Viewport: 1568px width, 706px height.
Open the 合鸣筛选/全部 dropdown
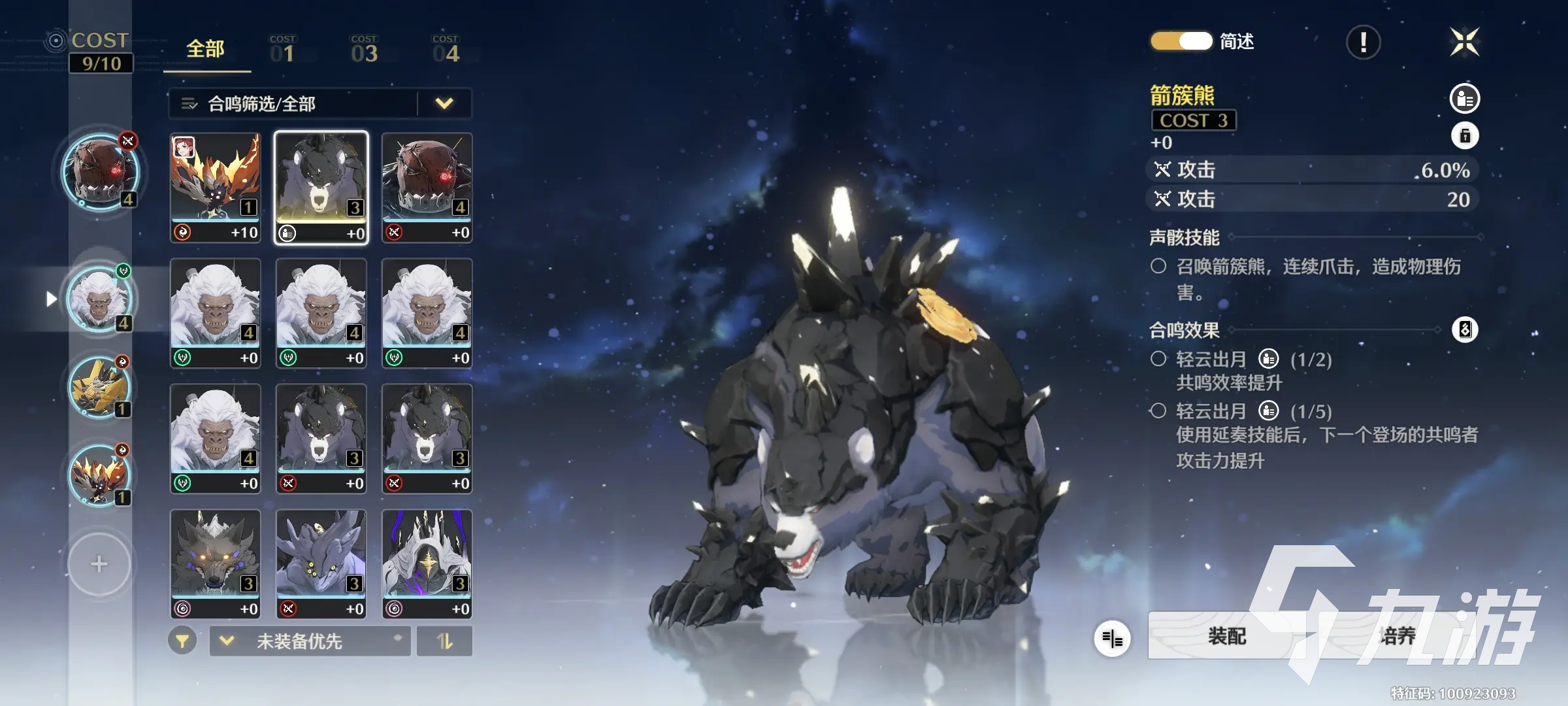320,103
